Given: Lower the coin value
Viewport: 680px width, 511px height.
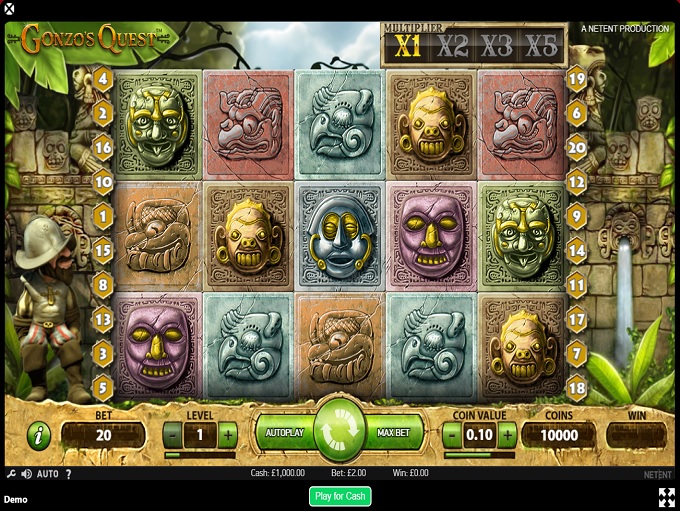Looking at the screenshot, I should pyautogui.click(x=453, y=435).
